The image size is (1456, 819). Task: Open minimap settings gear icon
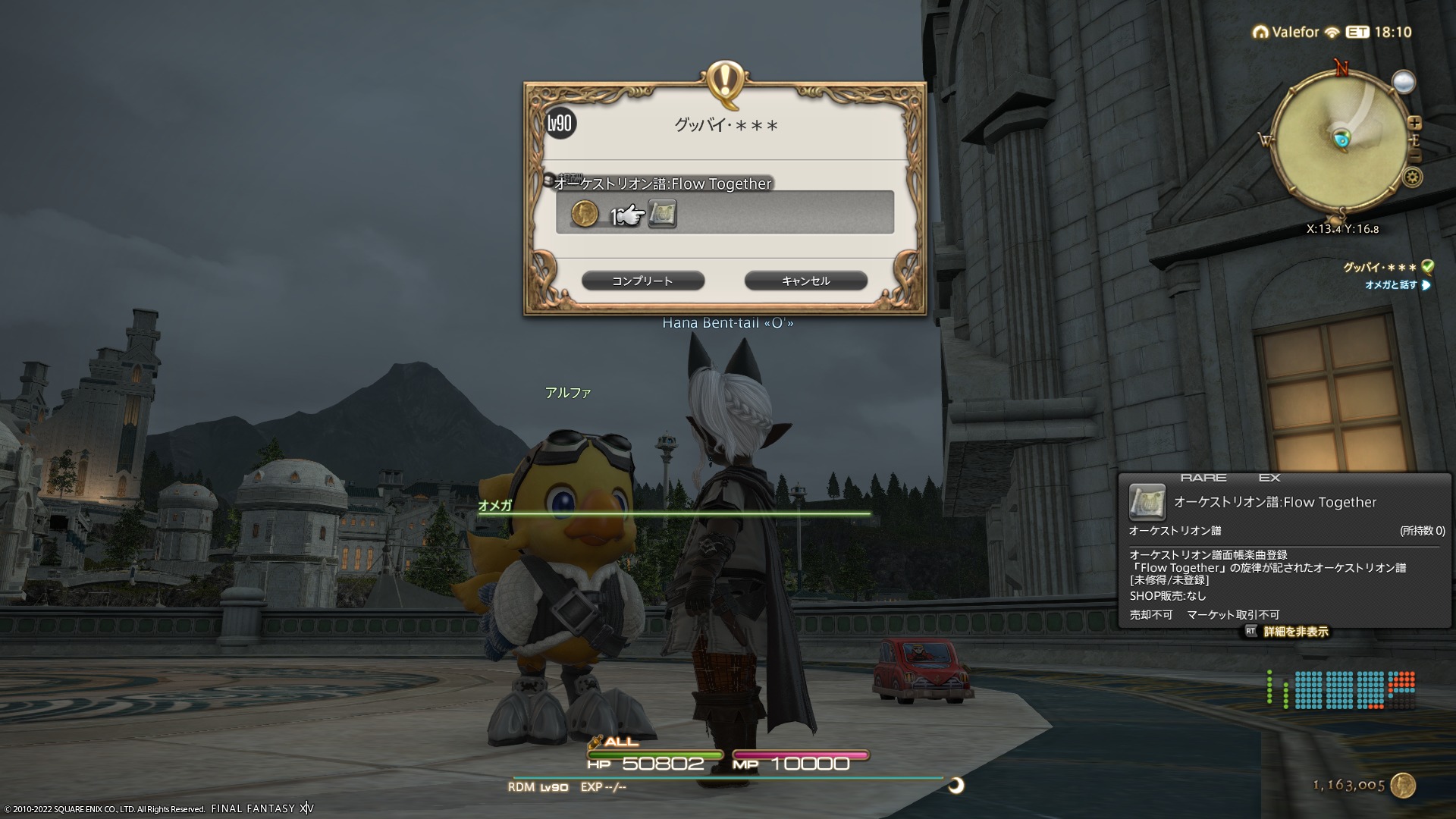[x=1412, y=177]
